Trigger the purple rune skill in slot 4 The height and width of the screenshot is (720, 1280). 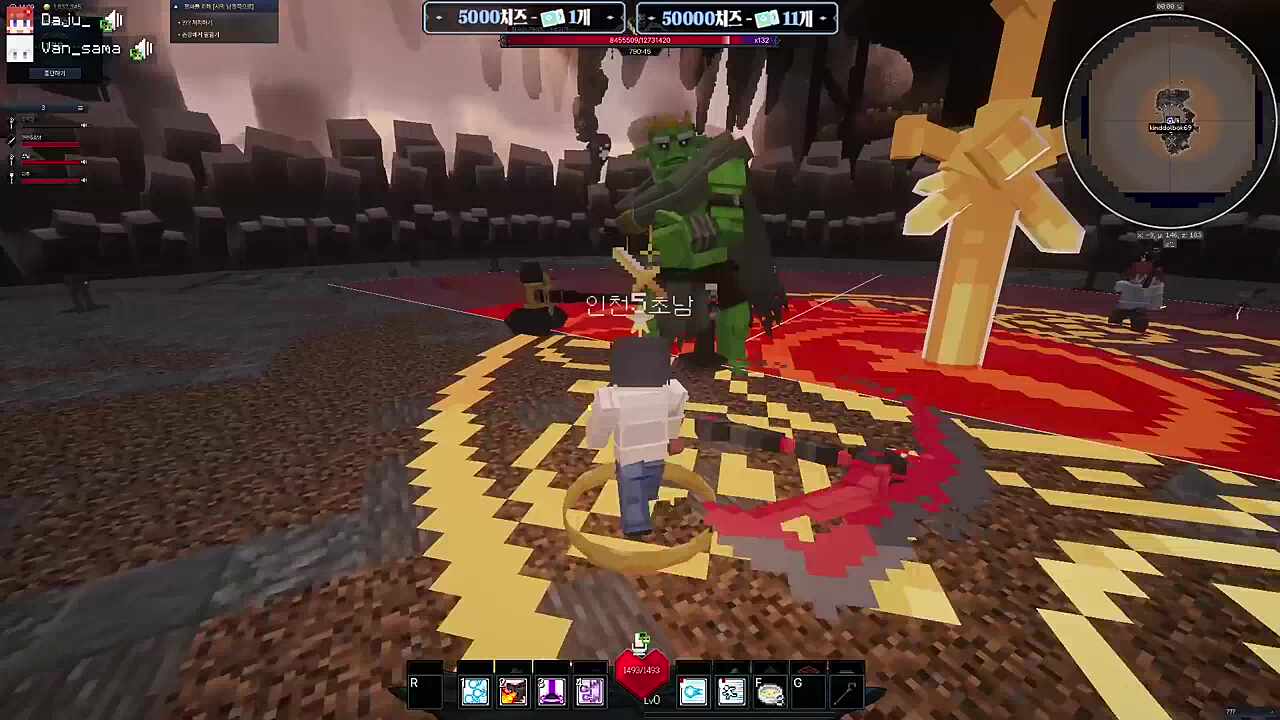point(589,691)
